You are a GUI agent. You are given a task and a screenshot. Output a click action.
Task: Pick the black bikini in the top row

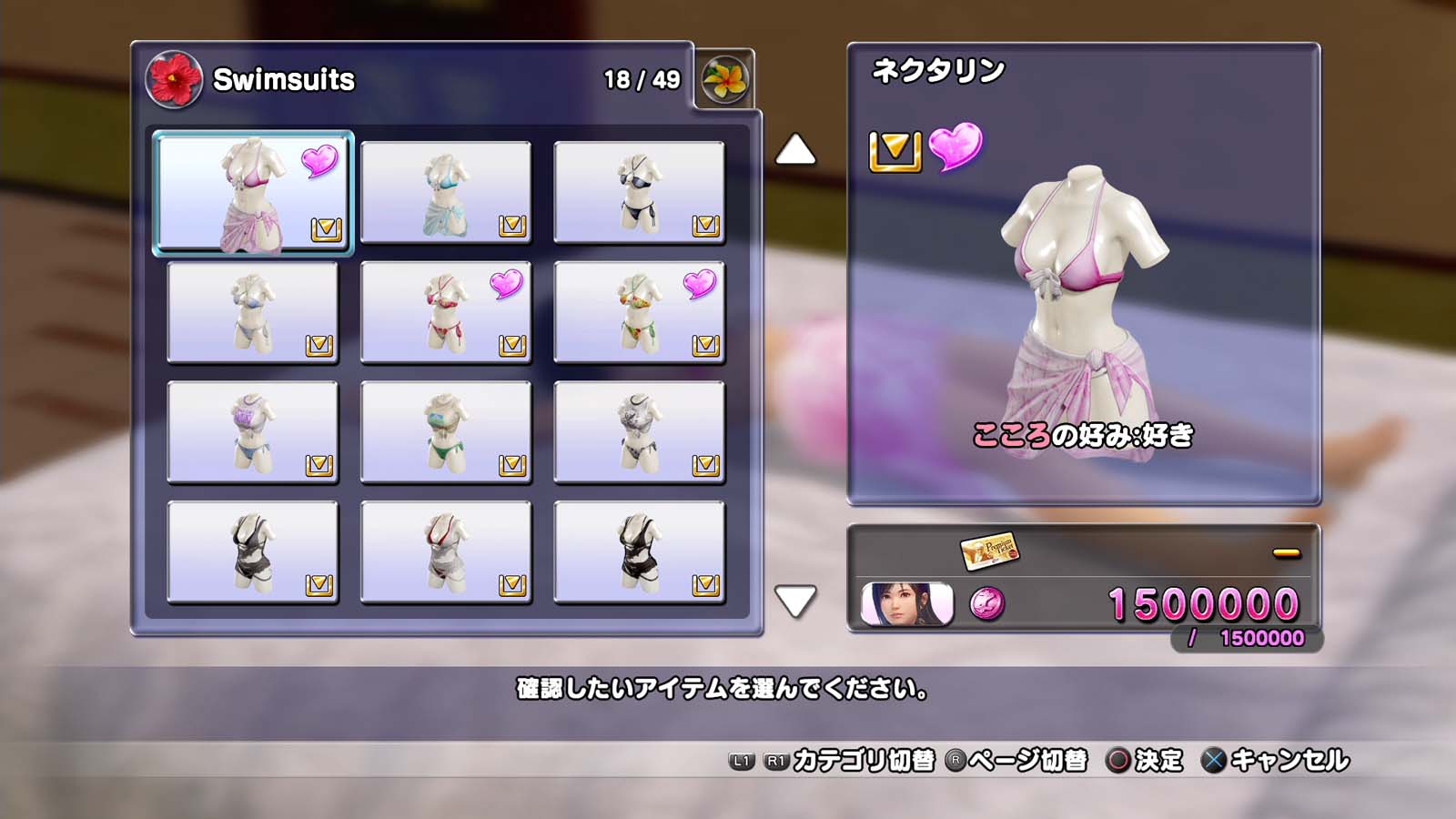click(x=639, y=193)
